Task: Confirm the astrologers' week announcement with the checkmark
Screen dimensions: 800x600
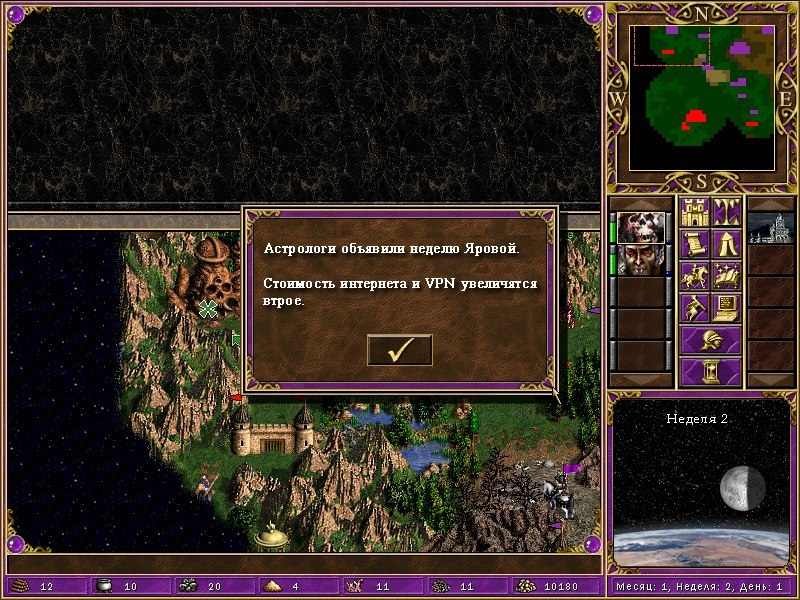Action: (x=400, y=350)
